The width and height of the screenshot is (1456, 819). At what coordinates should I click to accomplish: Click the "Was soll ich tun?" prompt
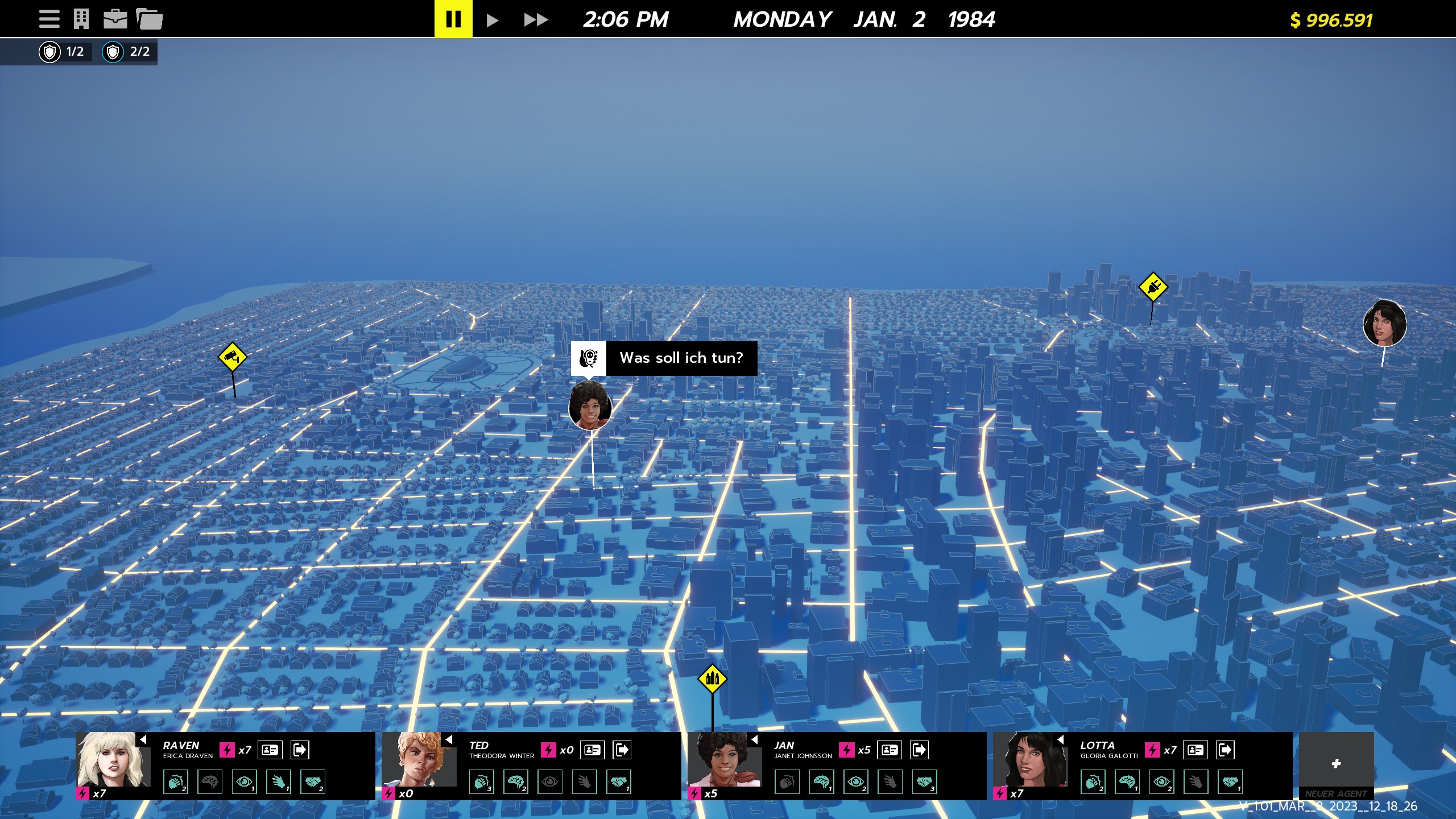pos(681,358)
